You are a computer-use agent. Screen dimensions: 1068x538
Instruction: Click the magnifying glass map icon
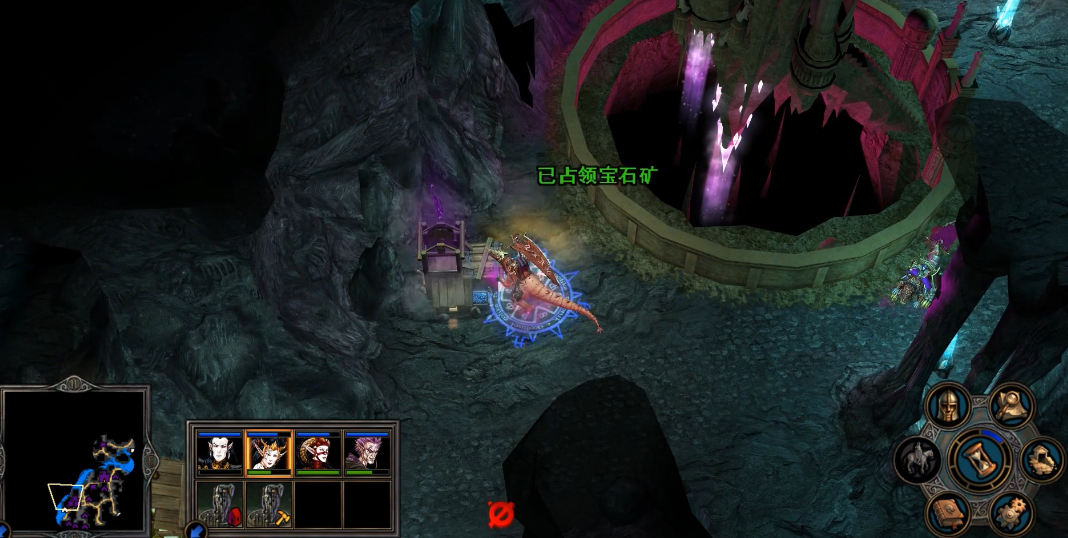[x=1011, y=404]
